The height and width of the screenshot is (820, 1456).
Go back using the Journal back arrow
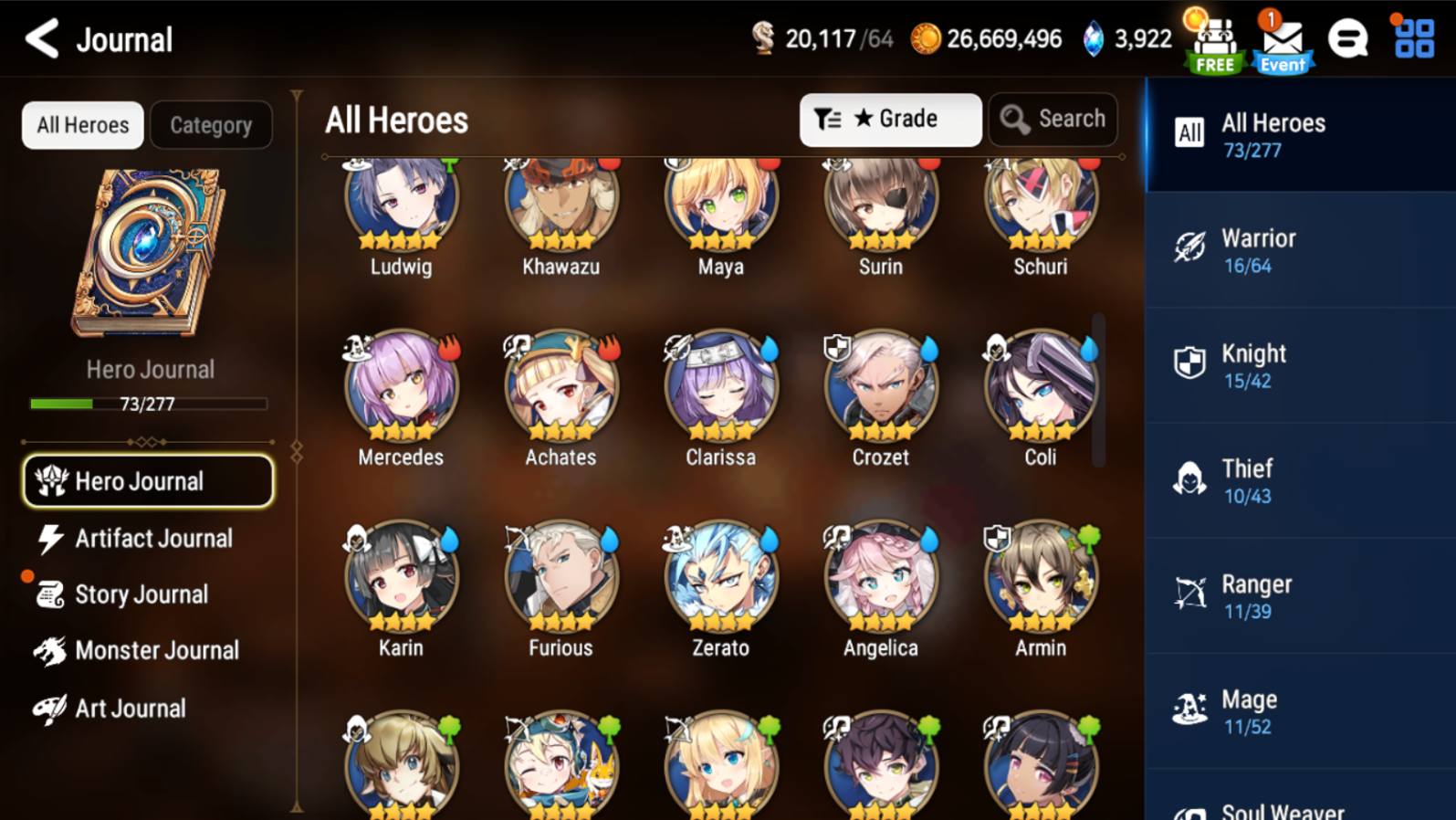pyautogui.click(x=38, y=38)
